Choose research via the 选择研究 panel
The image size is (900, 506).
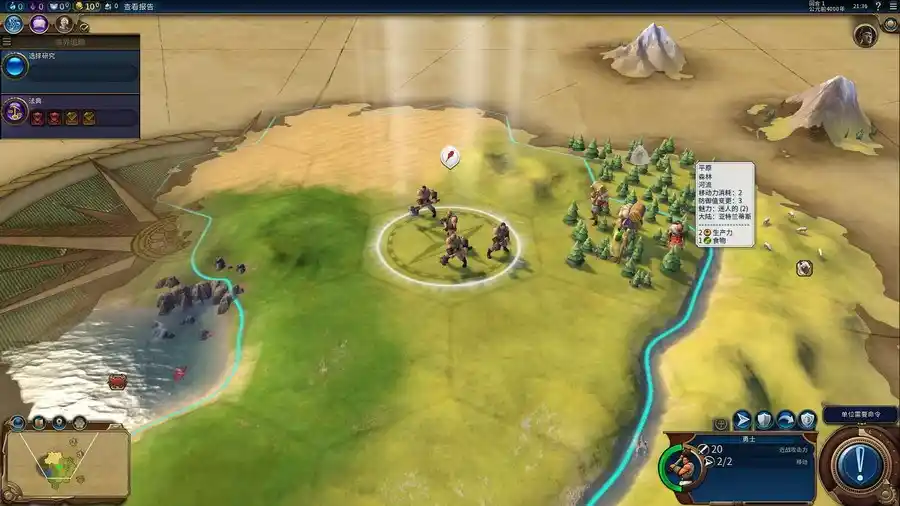click(x=70, y=67)
